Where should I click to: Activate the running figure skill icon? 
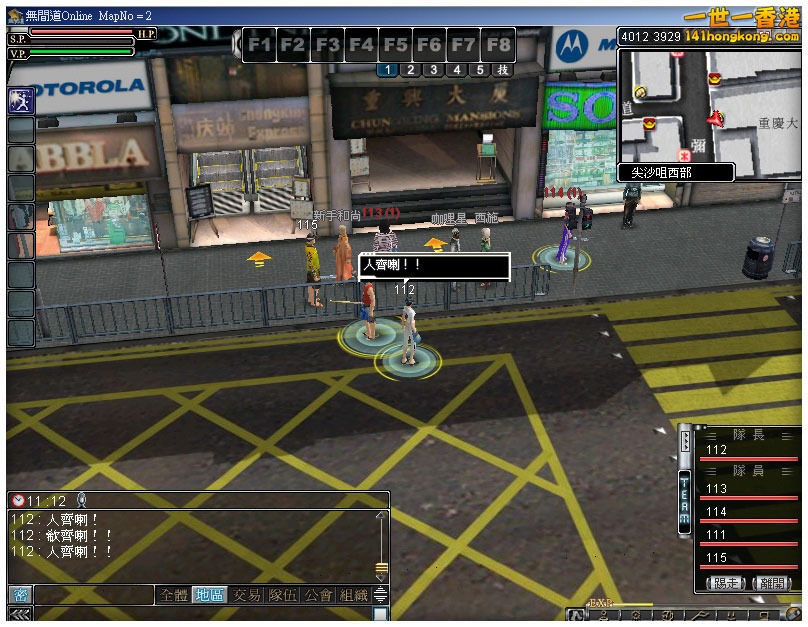pyautogui.click(x=21, y=100)
